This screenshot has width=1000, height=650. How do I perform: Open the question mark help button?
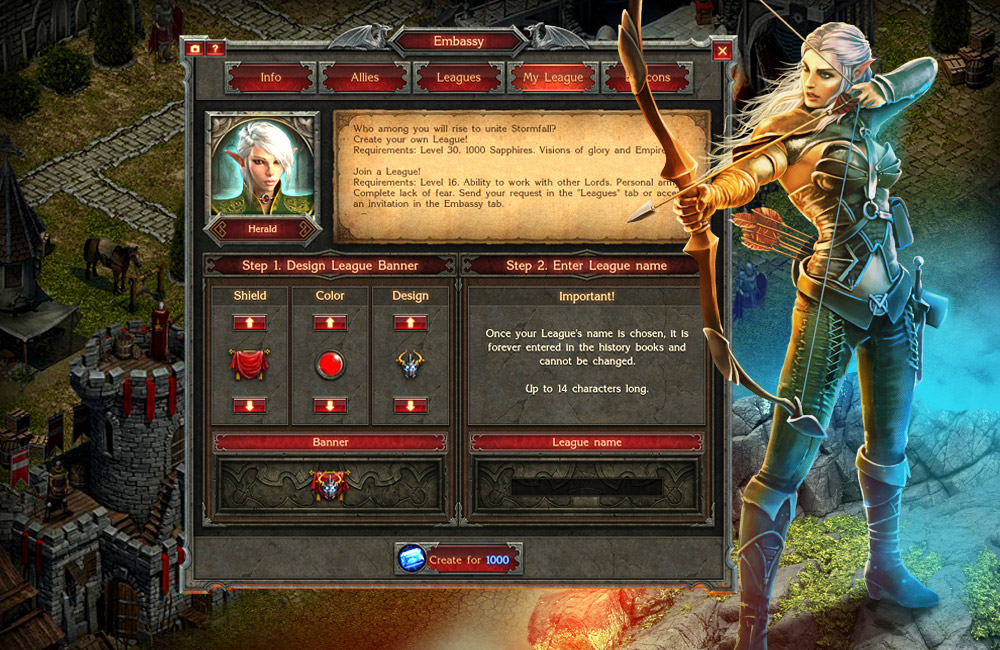click(x=215, y=48)
